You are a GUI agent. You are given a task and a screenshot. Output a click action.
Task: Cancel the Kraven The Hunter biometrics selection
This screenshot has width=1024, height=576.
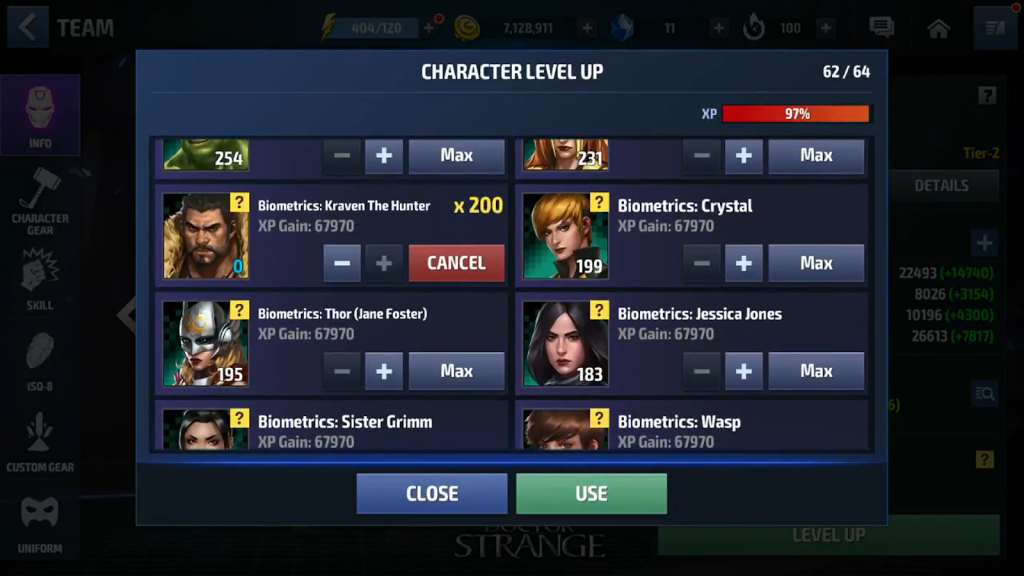point(456,263)
